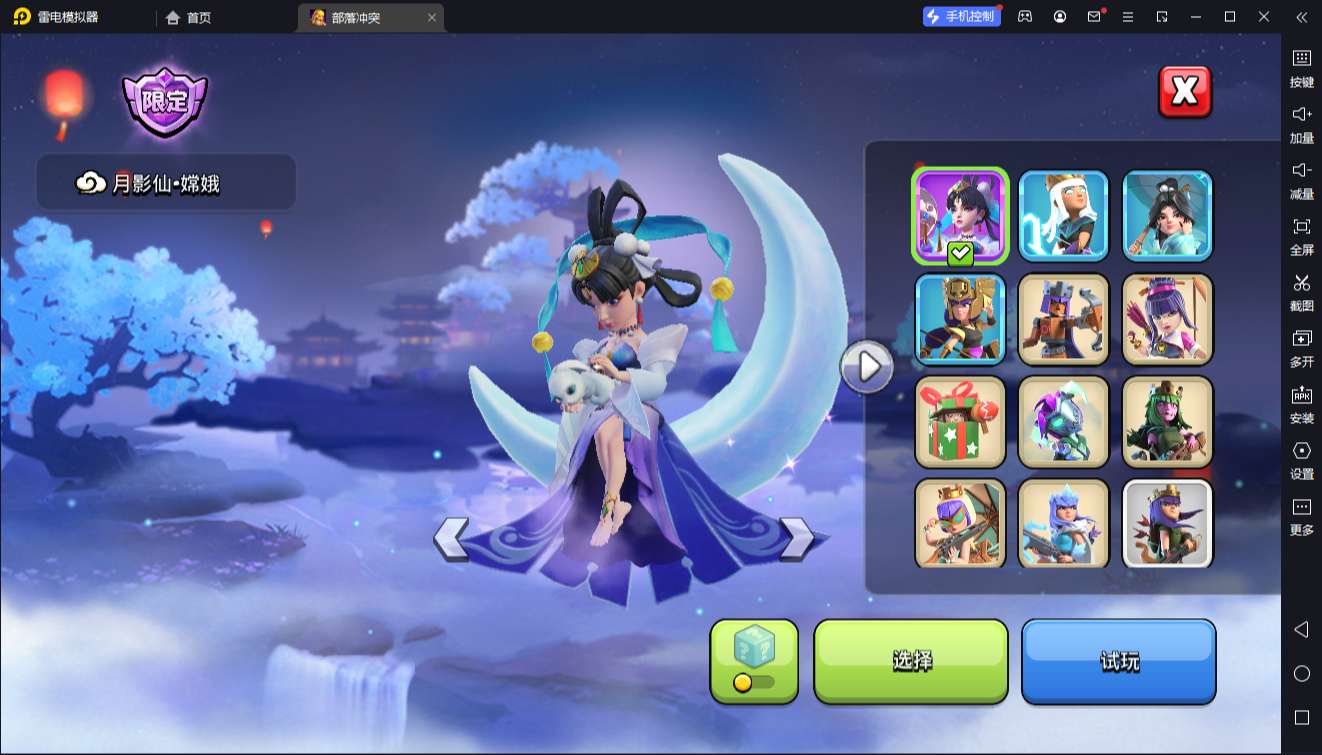The height and width of the screenshot is (755, 1322).
Task: Close the skin selection screen
Action: pos(1184,92)
